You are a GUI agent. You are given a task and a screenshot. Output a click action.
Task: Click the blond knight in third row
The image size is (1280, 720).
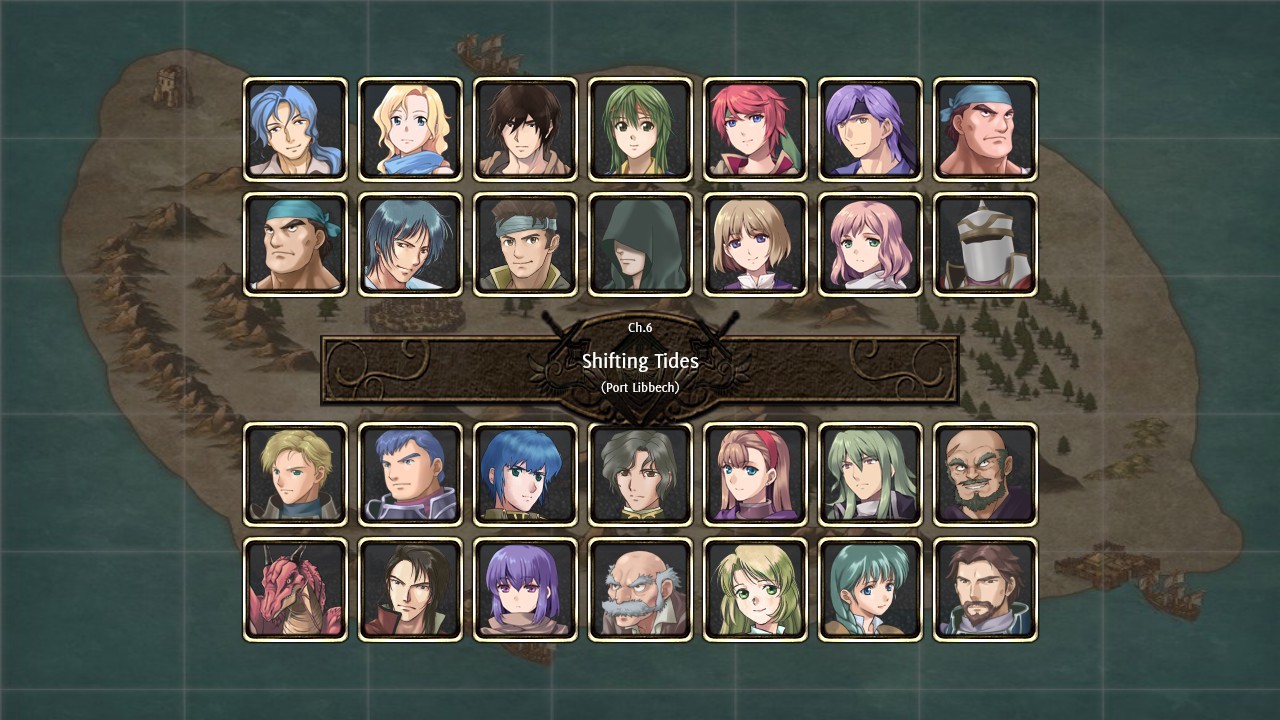(x=295, y=472)
